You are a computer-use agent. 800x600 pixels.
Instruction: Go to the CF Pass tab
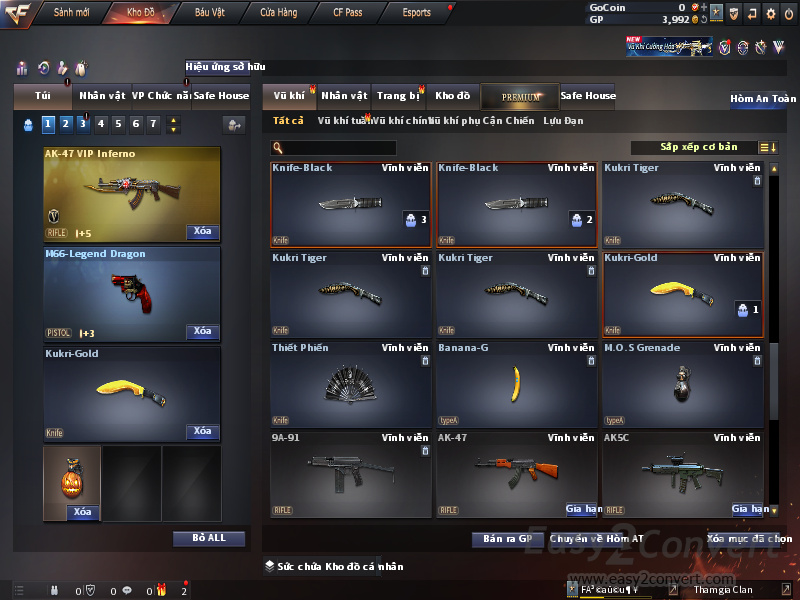tap(348, 12)
